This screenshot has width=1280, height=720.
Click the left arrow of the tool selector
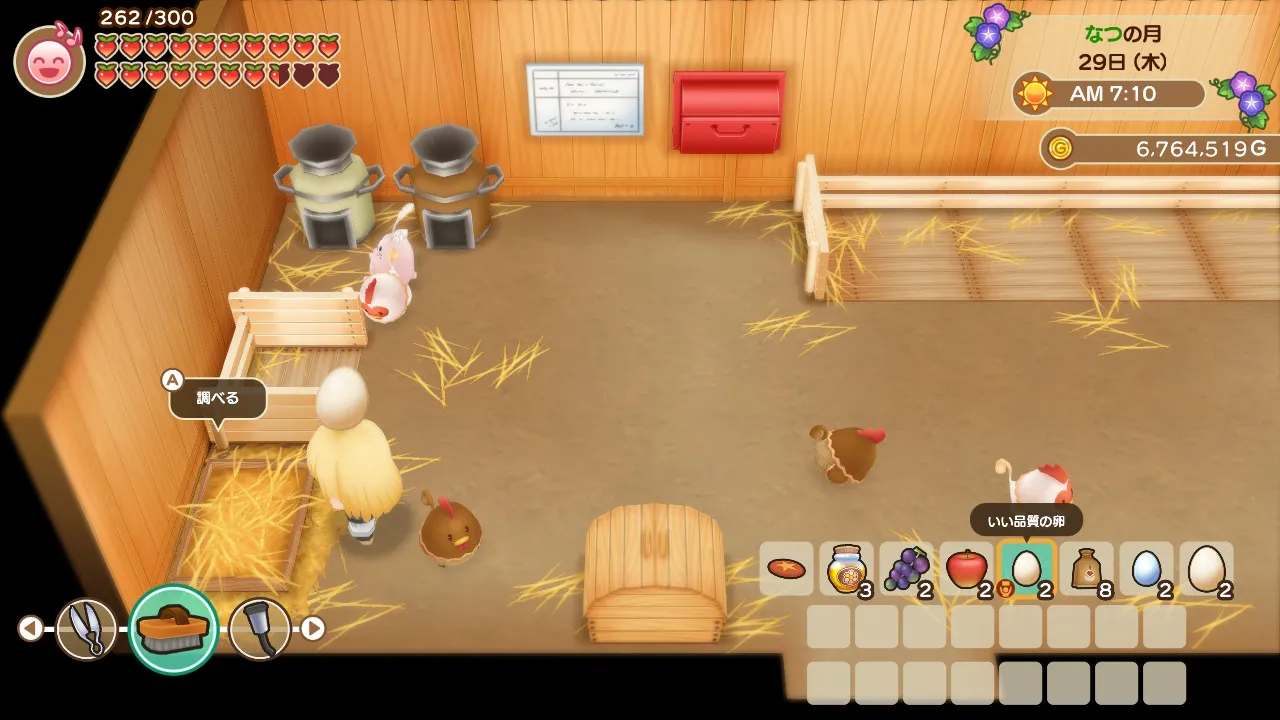pos(30,628)
